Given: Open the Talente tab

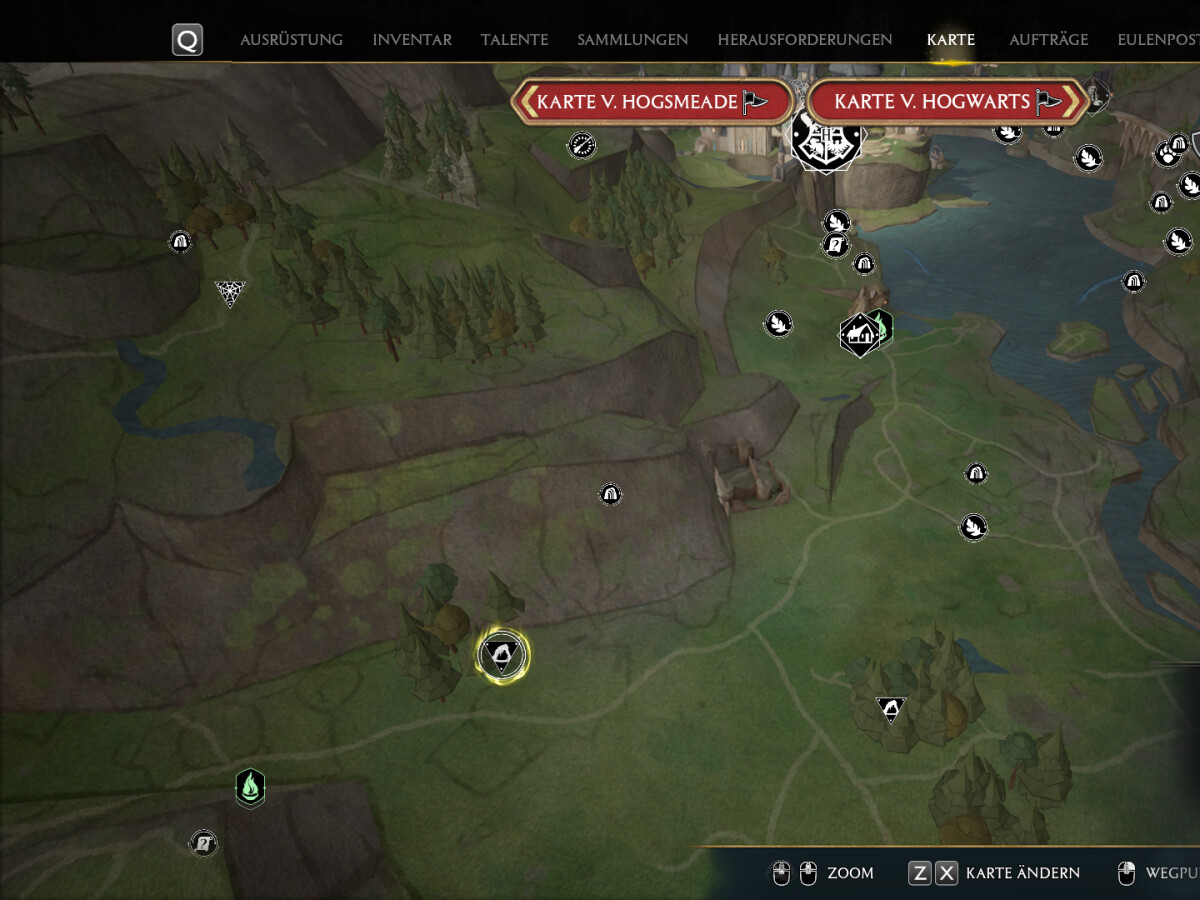Looking at the screenshot, I should pyautogui.click(x=514, y=40).
